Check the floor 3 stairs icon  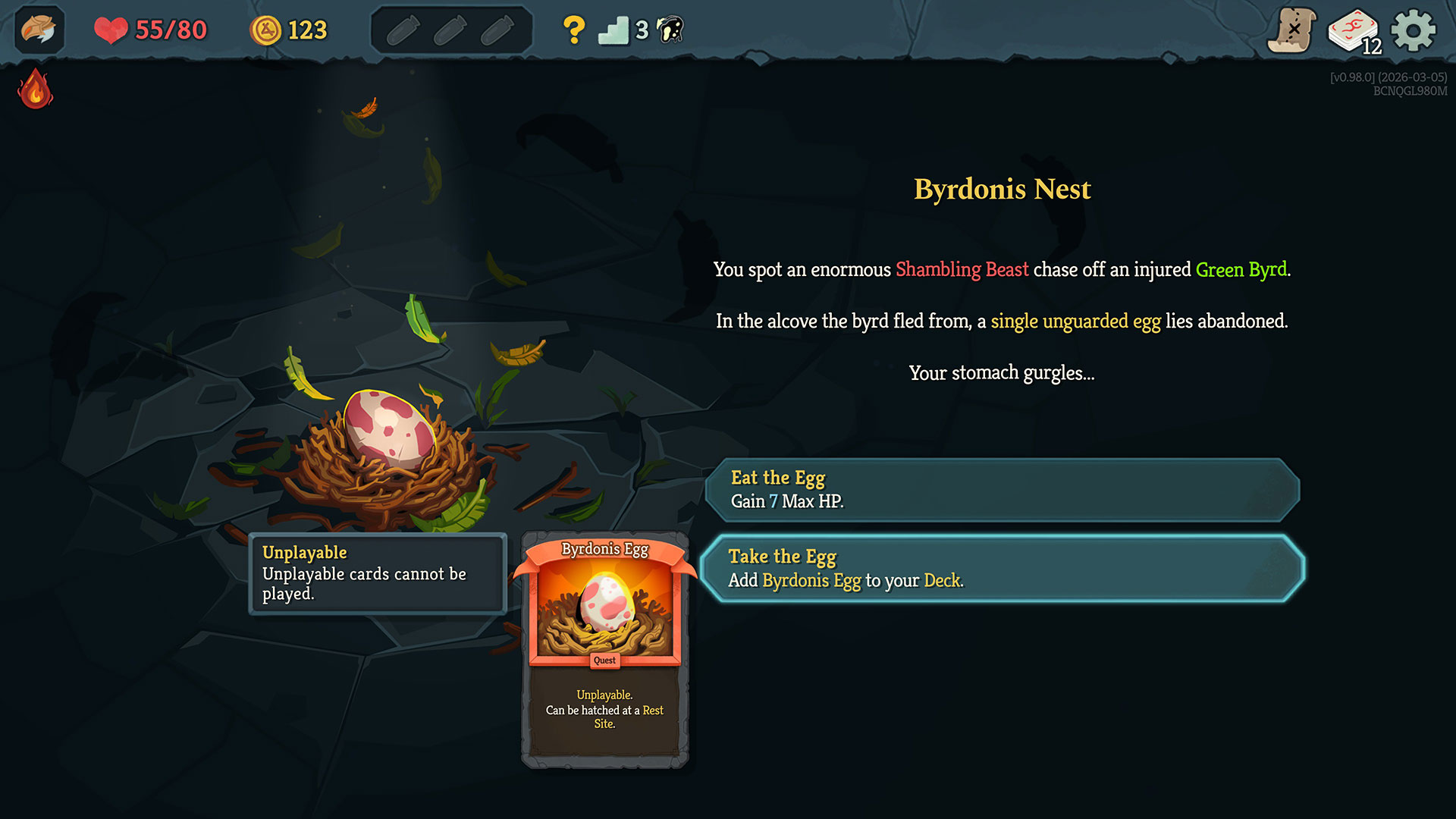click(613, 30)
